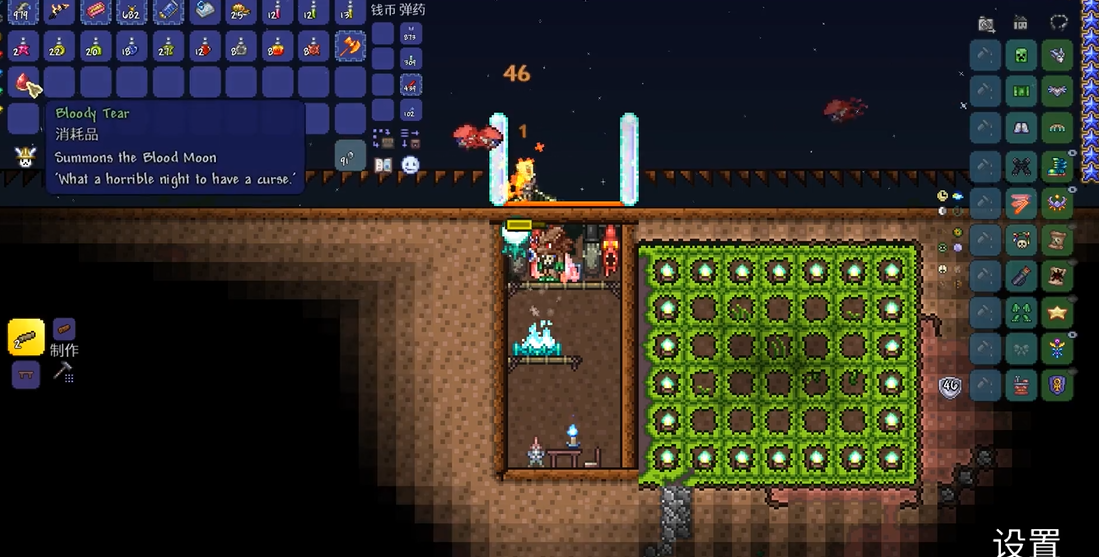The image size is (1099, 557).
Task: Select the wood ingredient slot
Action: pos(64,329)
